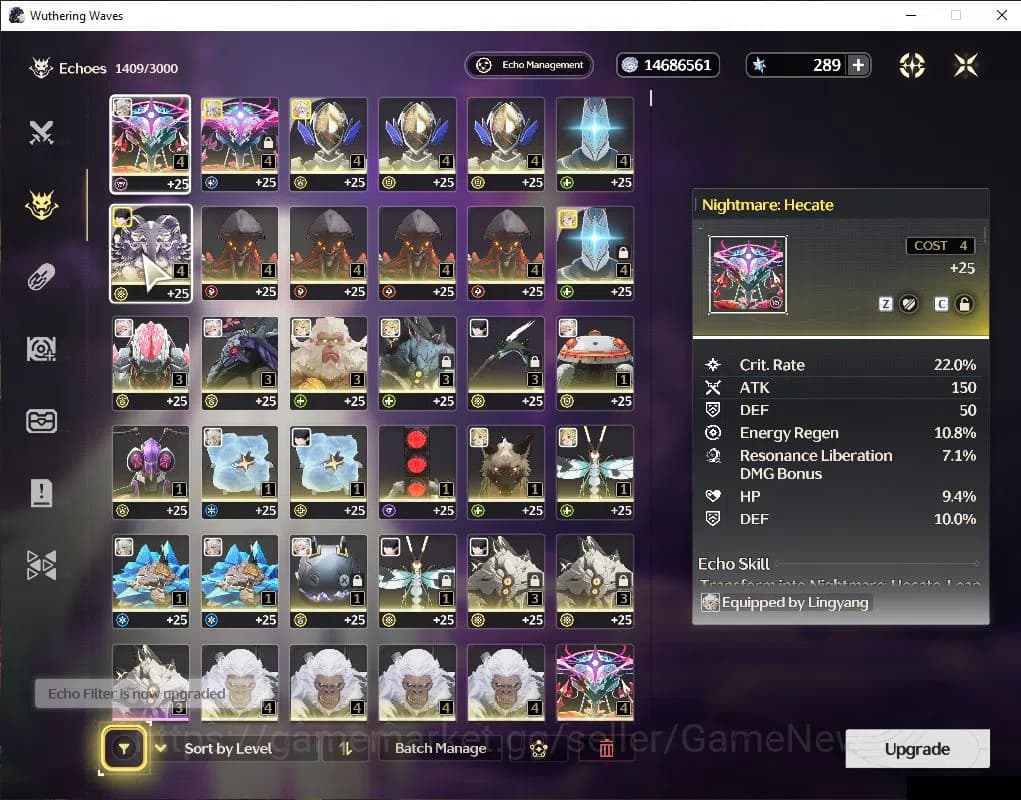Close the Echoes inventory screen
1021x800 pixels.
click(x=965, y=65)
